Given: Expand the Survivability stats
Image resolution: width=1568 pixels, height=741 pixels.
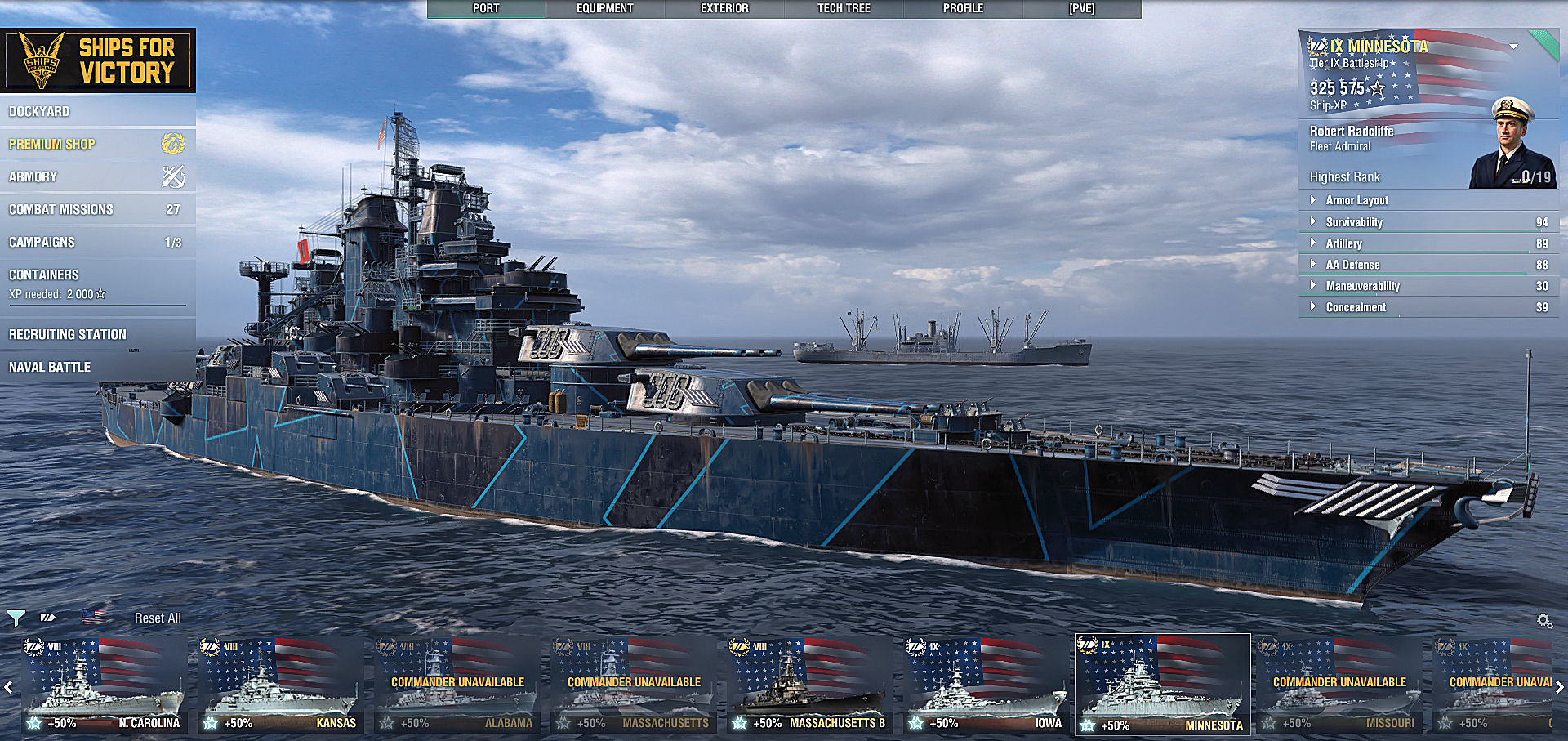Looking at the screenshot, I should pos(1354,222).
